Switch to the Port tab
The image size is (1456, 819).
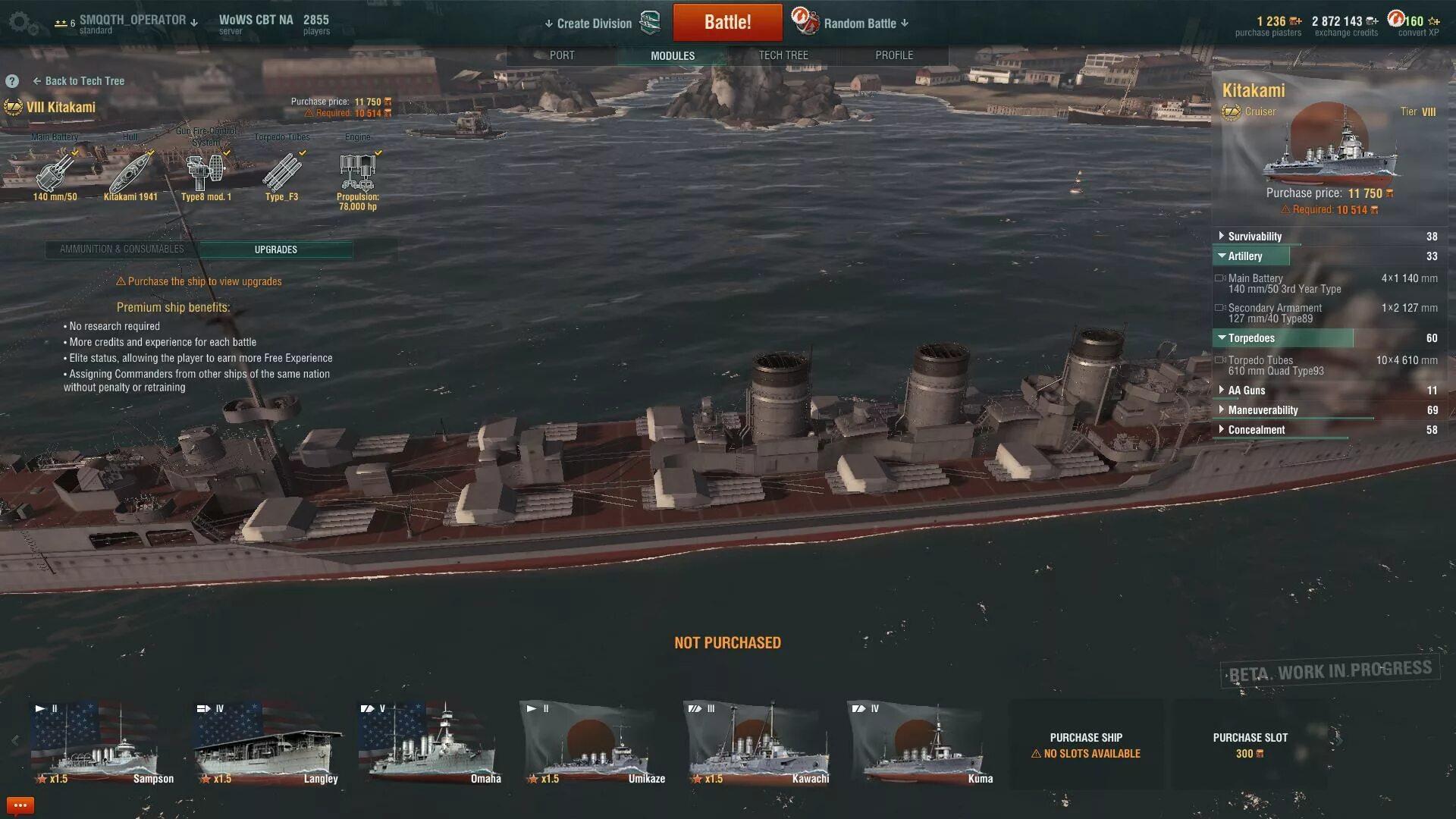(x=562, y=55)
